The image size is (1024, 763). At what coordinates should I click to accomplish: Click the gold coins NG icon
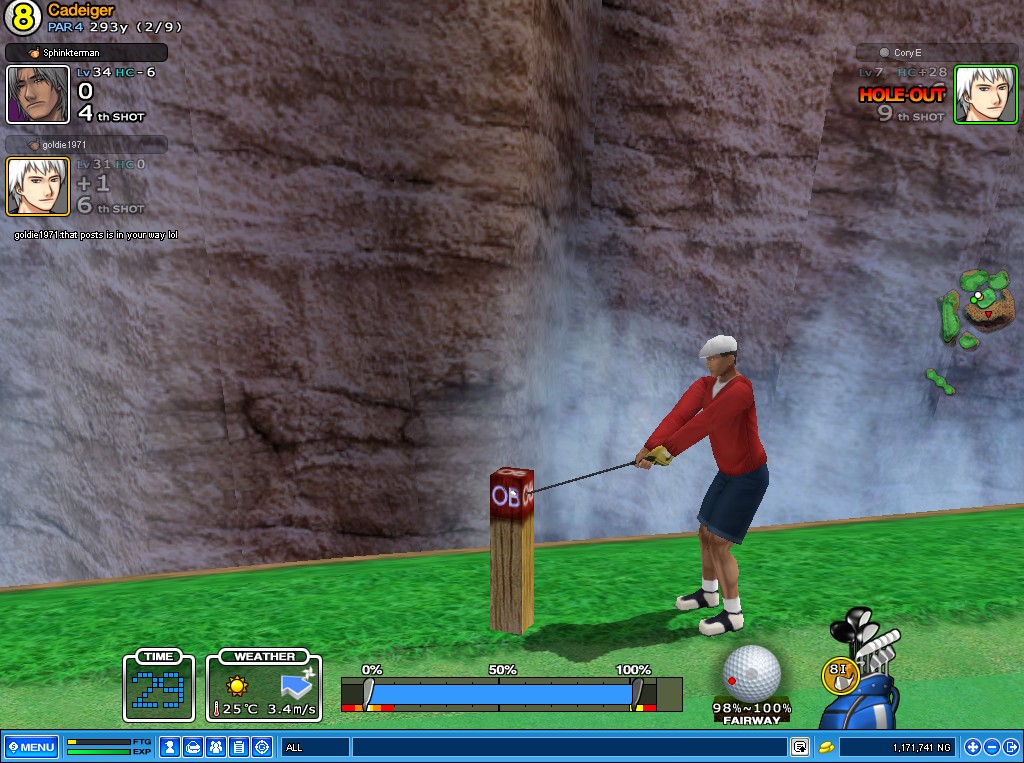coord(827,747)
